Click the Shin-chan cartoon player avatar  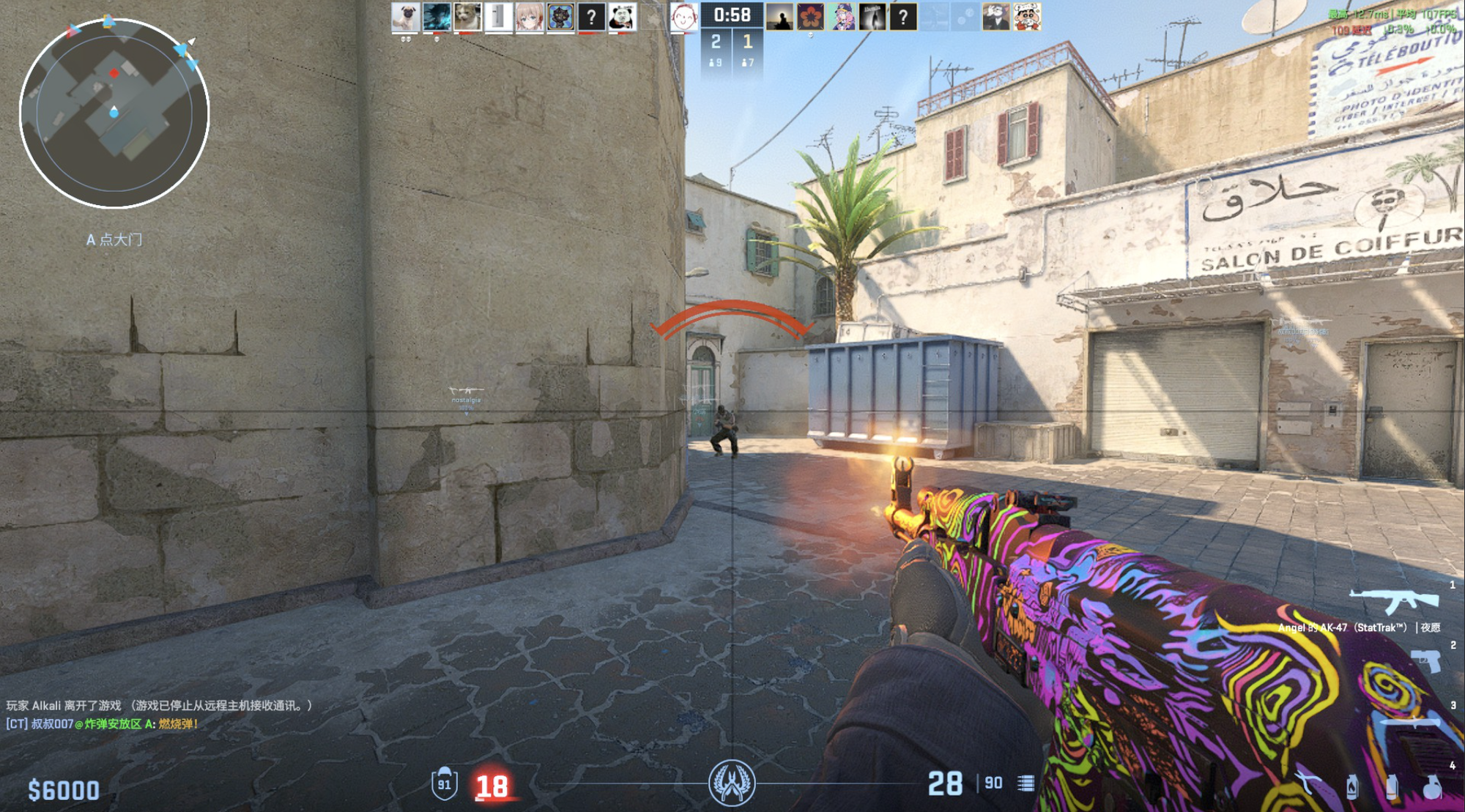click(x=1027, y=17)
